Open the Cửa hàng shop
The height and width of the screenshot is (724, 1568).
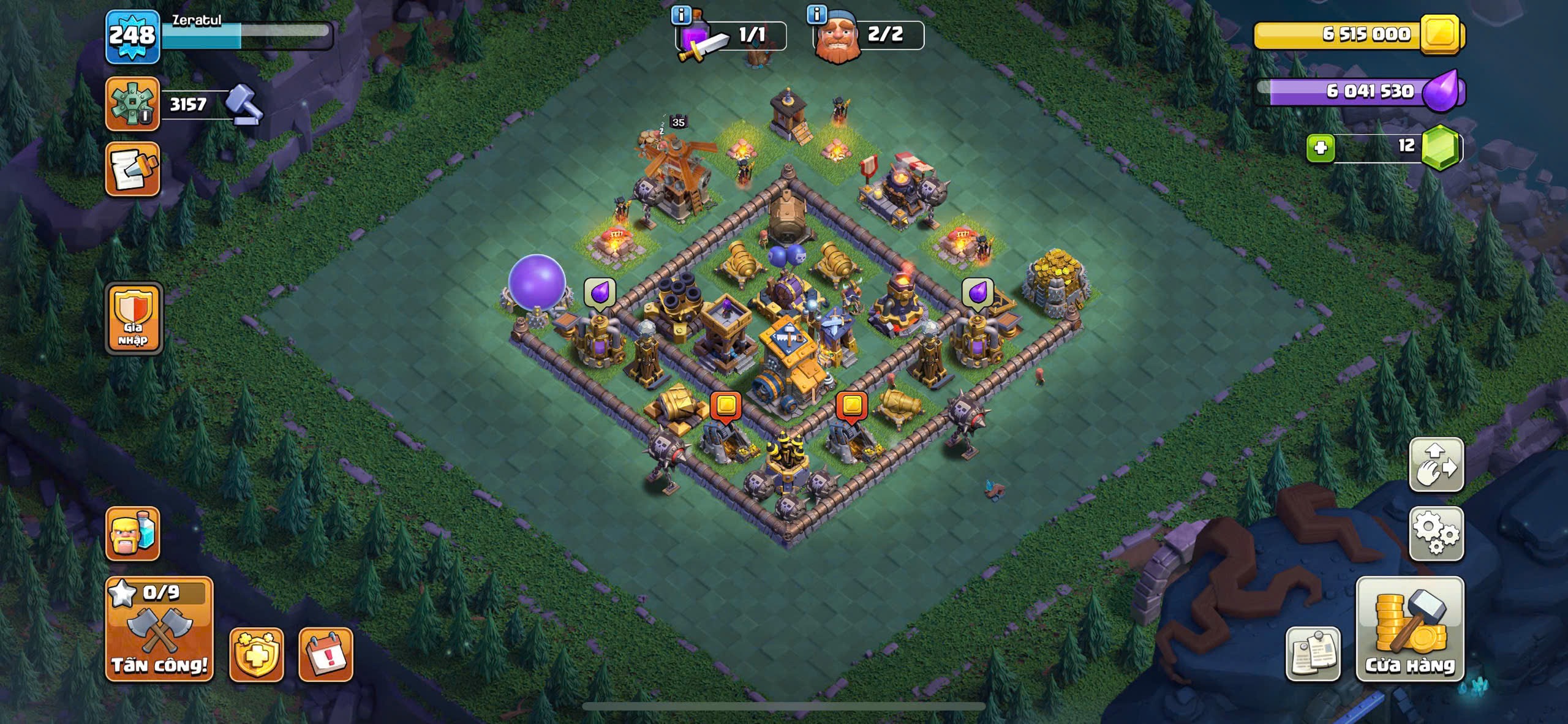1410,629
